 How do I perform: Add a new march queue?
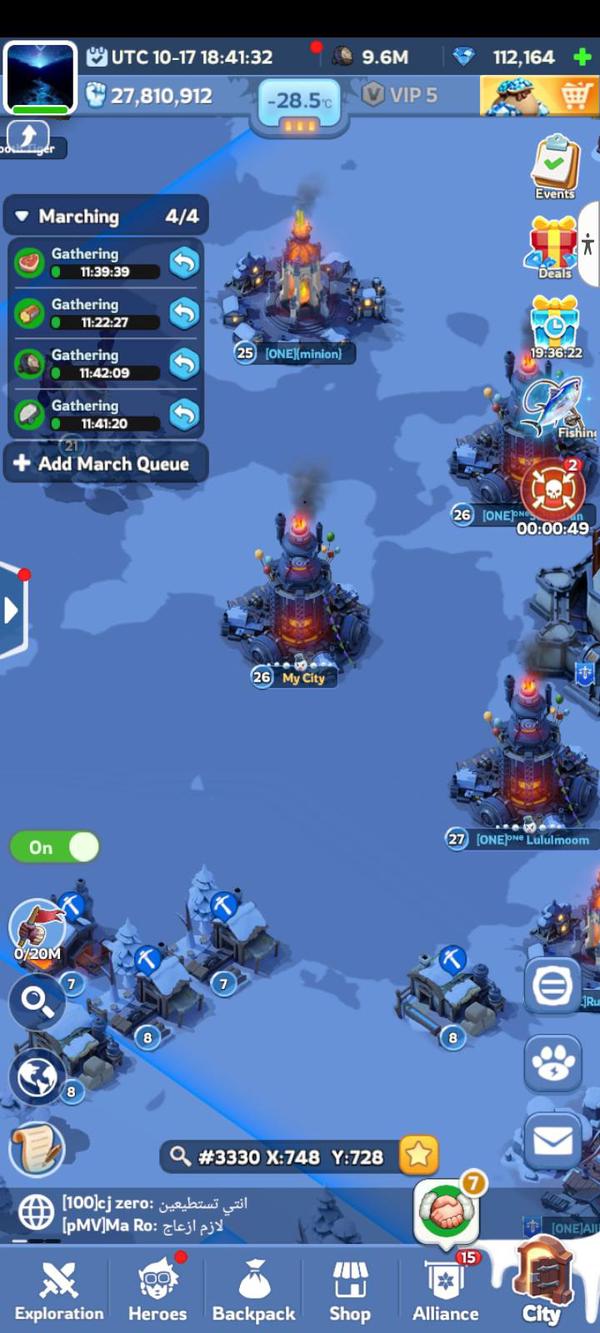coord(106,464)
